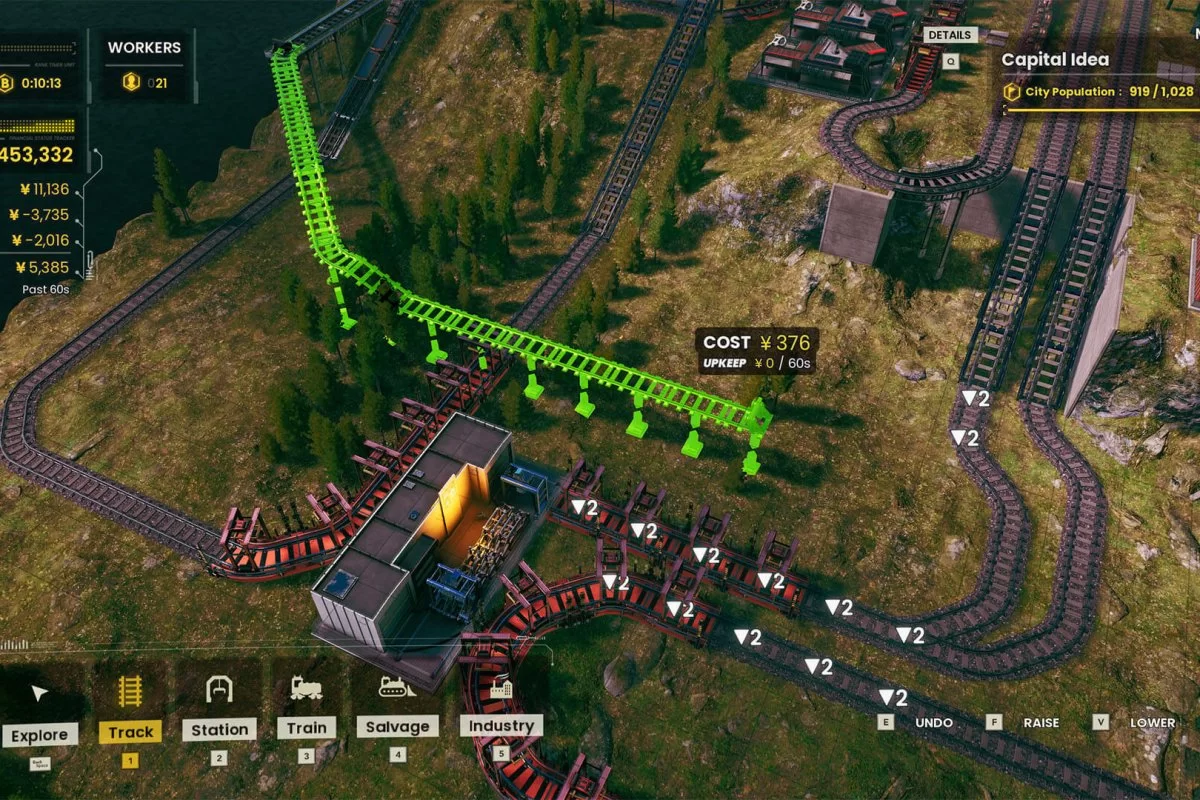Image resolution: width=1200 pixels, height=800 pixels.
Task: Choose the Track building tool
Action: [x=130, y=713]
